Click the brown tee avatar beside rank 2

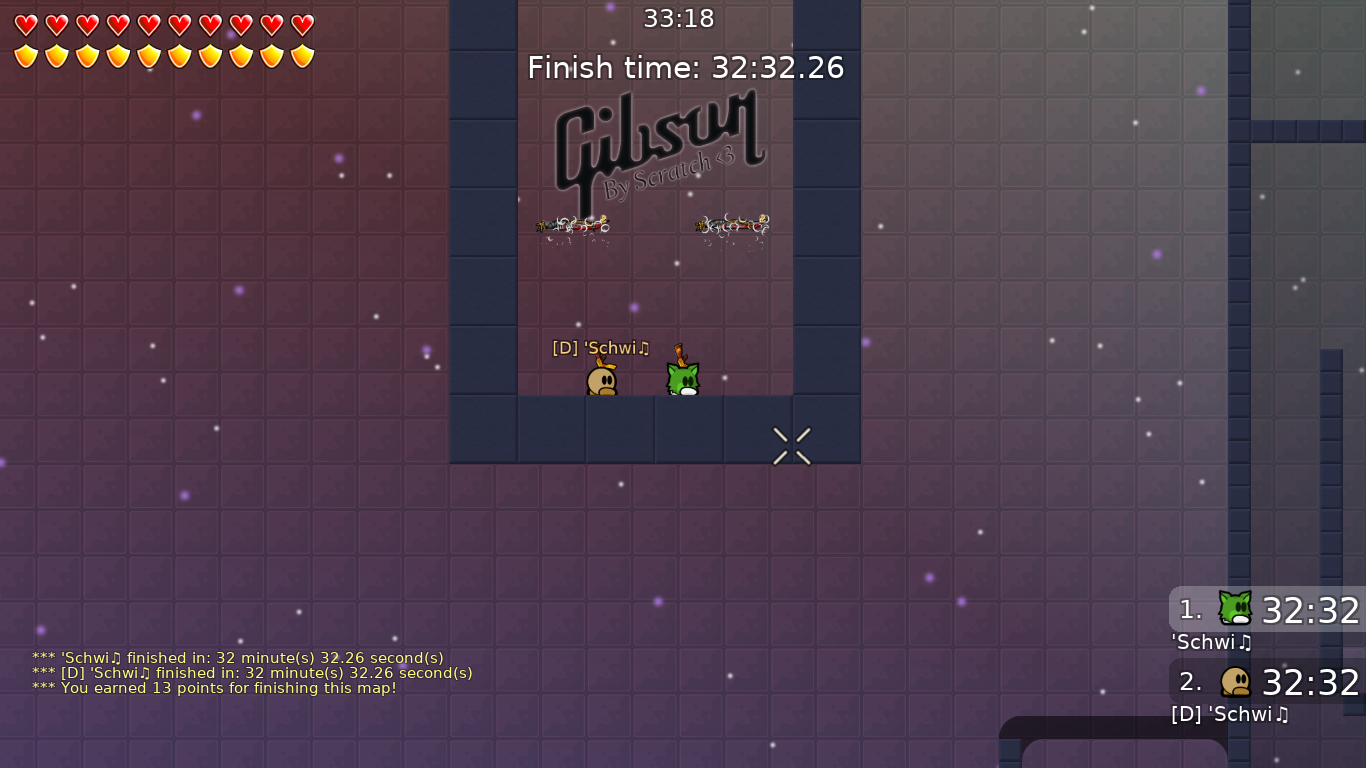pyautogui.click(x=1234, y=682)
